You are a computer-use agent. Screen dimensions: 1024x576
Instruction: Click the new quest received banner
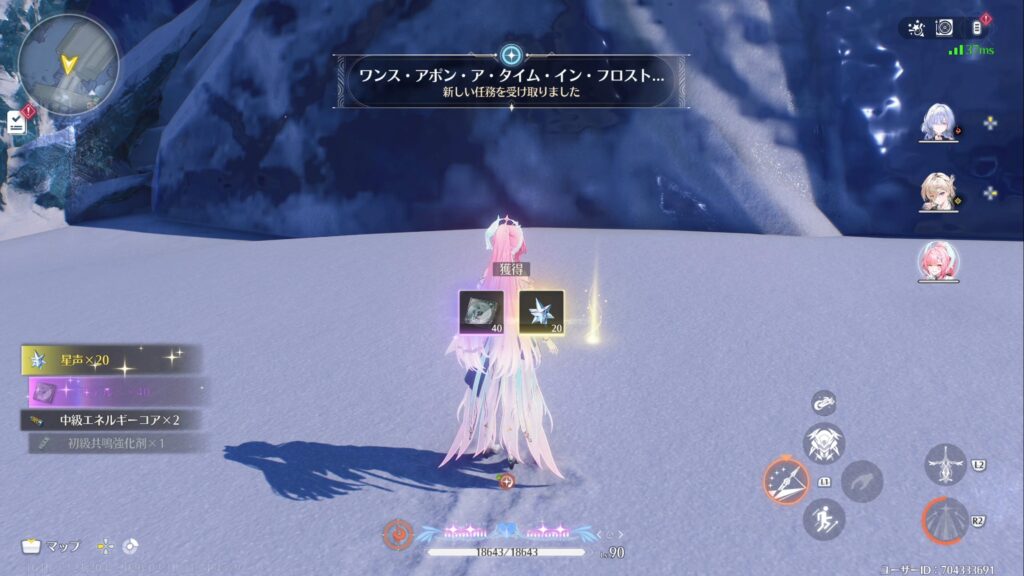click(511, 81)
